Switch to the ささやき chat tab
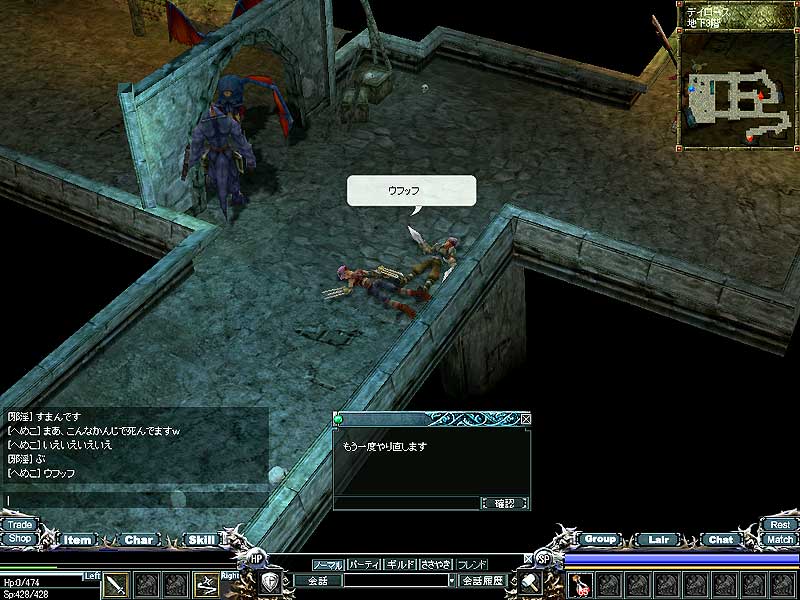Viewport: 800px width, 600px height. [436, 565]
